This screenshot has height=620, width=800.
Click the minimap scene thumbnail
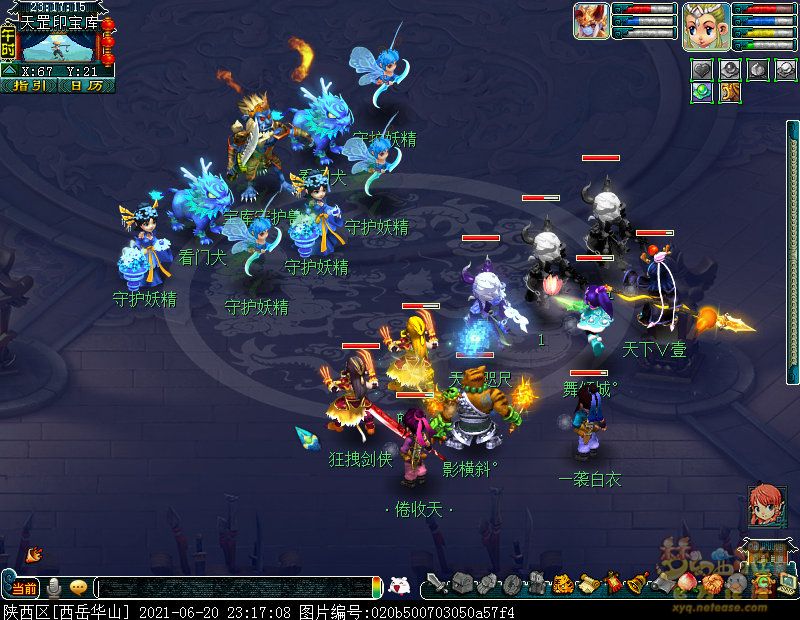click(58, 45)
